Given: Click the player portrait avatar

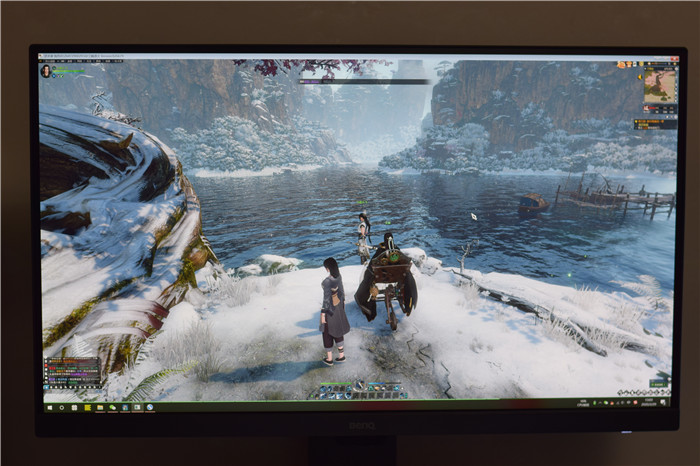Looking at the screenshot, I should pos(45,71).
